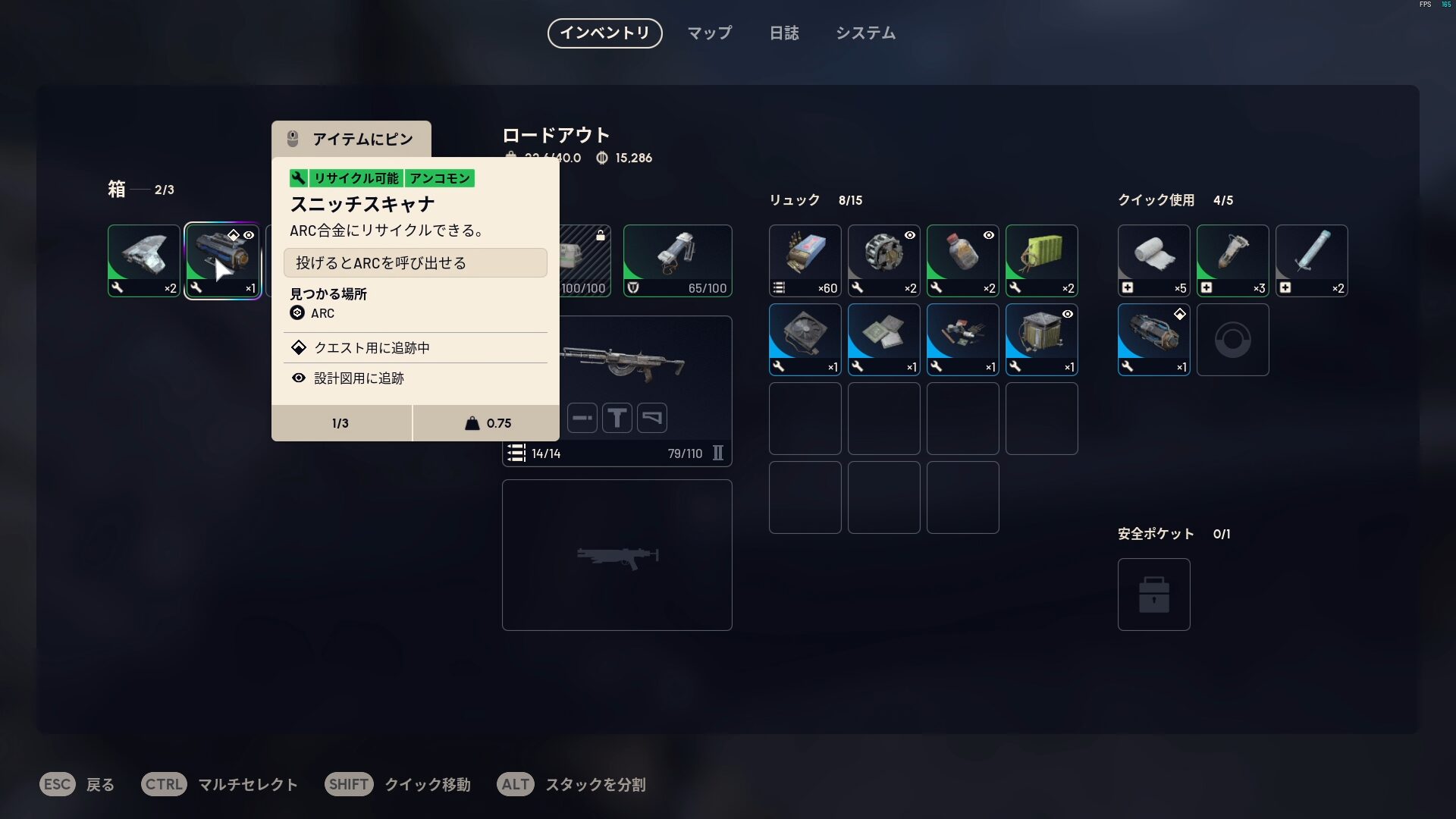Toggle the blueprint eye on the bottle item
This screenshot has width=1456, height=819.
coord(987,235)
